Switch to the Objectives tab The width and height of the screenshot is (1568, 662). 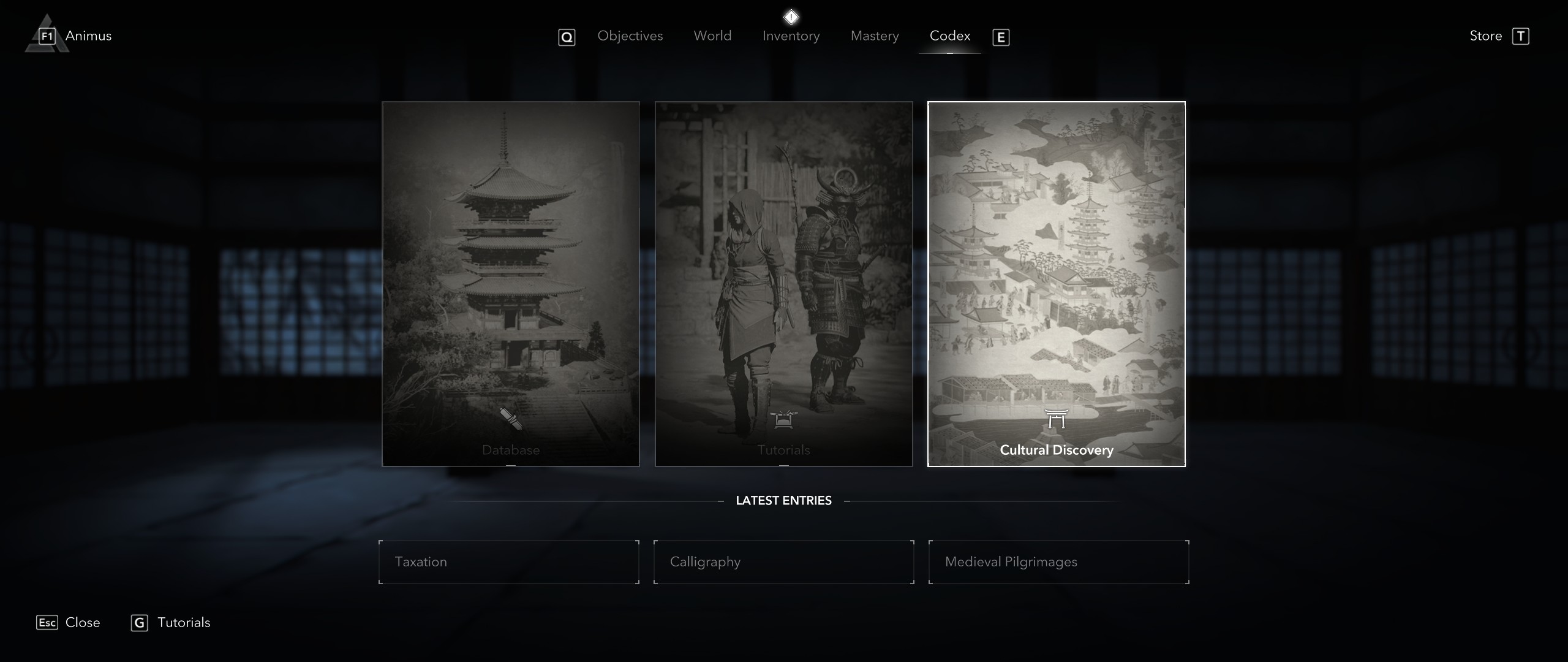pyautogui.click(x=630, y=36)
